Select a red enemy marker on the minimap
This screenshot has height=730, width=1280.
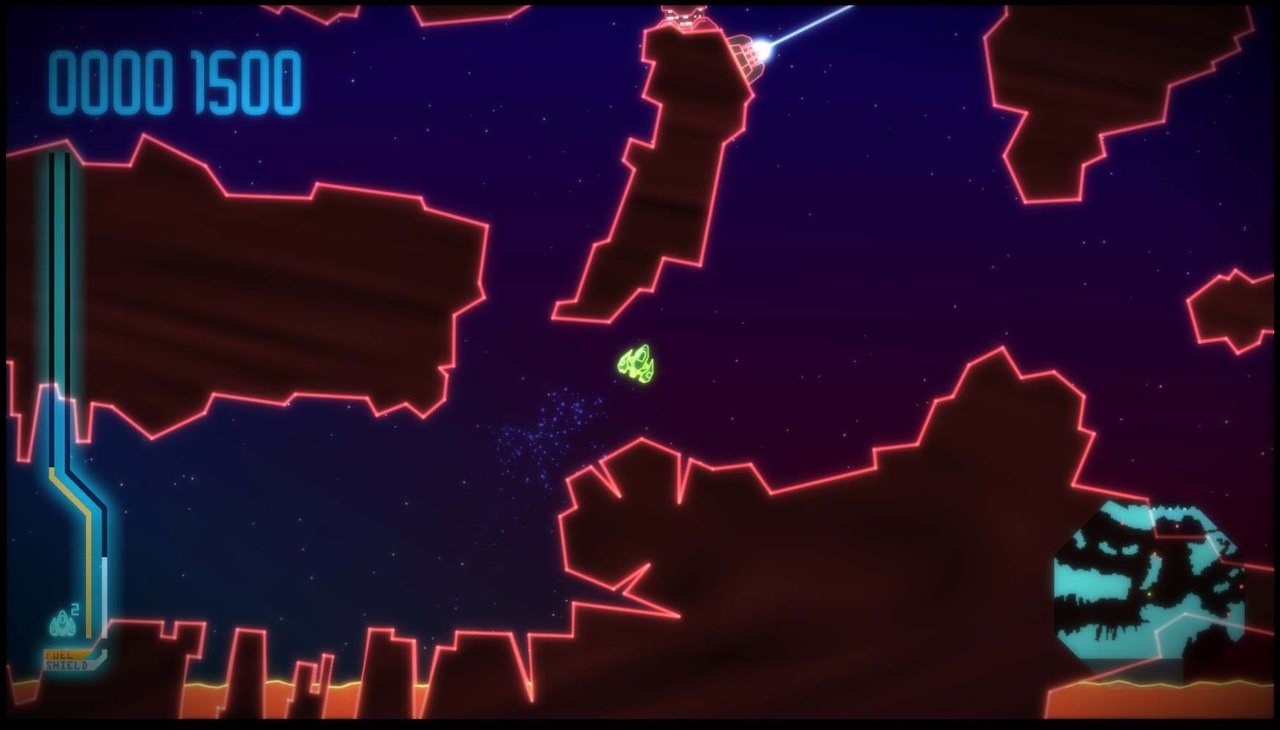(x=1178, y=526)
